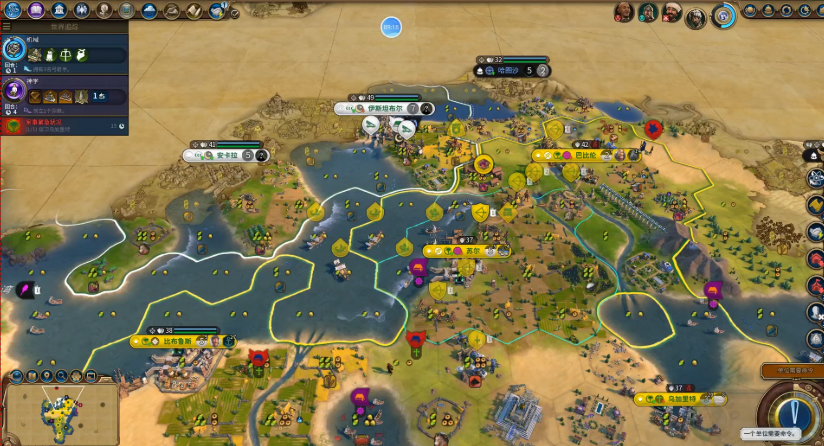Viewport: 824px width, 446px height.
Task: Open the civics tree button
Action: point(36,11)
